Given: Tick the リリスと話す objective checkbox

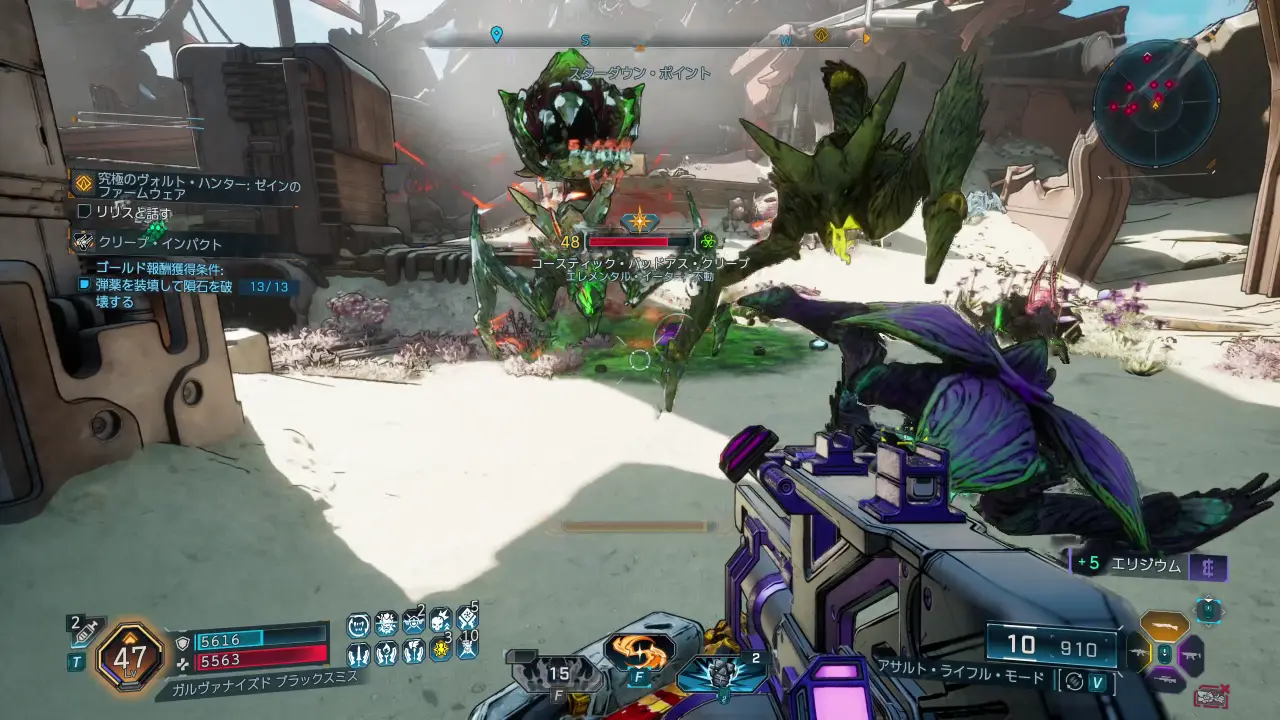Looking at the screenshot, I should [x=85, y=212].
